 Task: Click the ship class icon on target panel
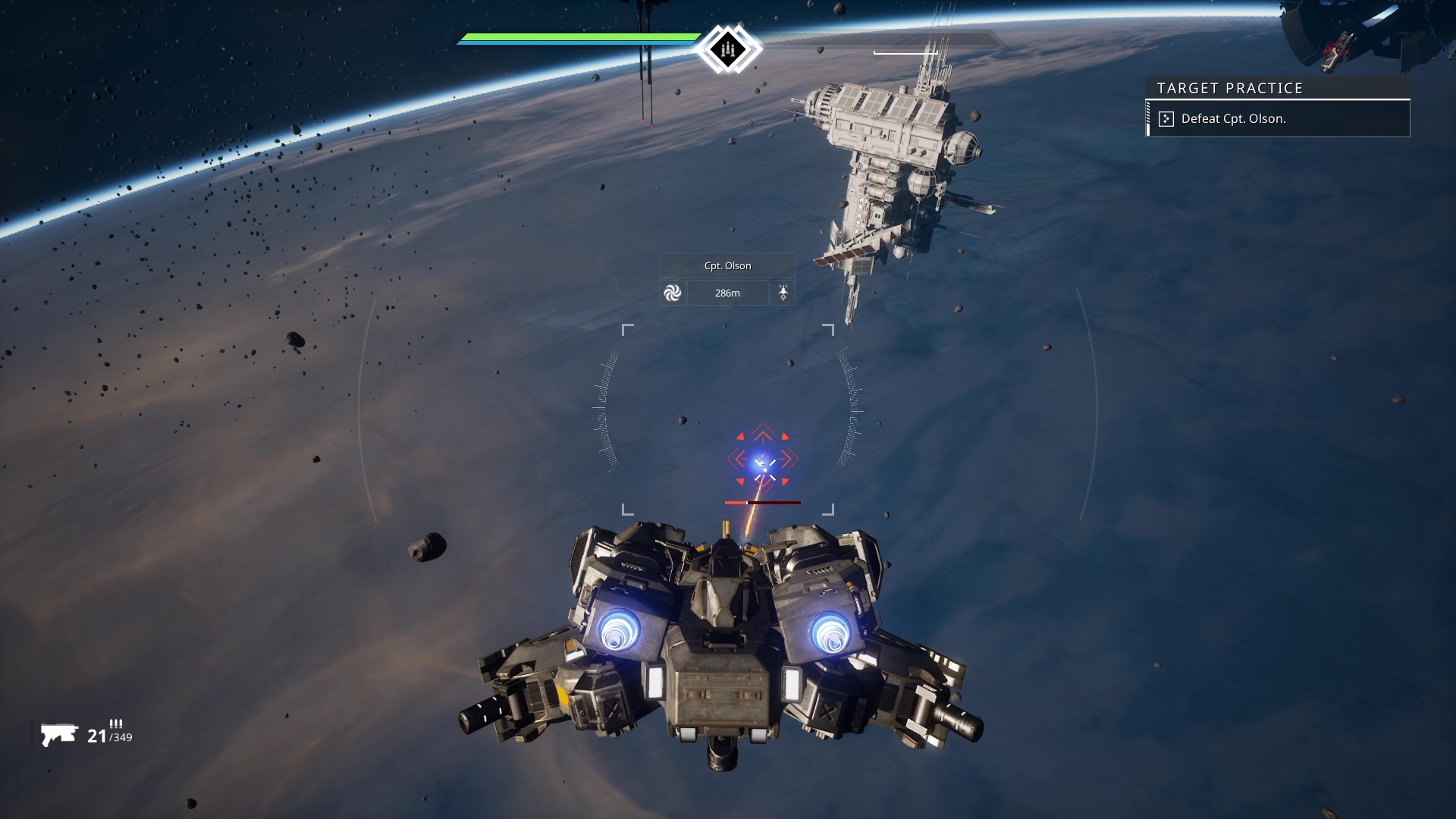pyautogui.click(x=783, y=293)
